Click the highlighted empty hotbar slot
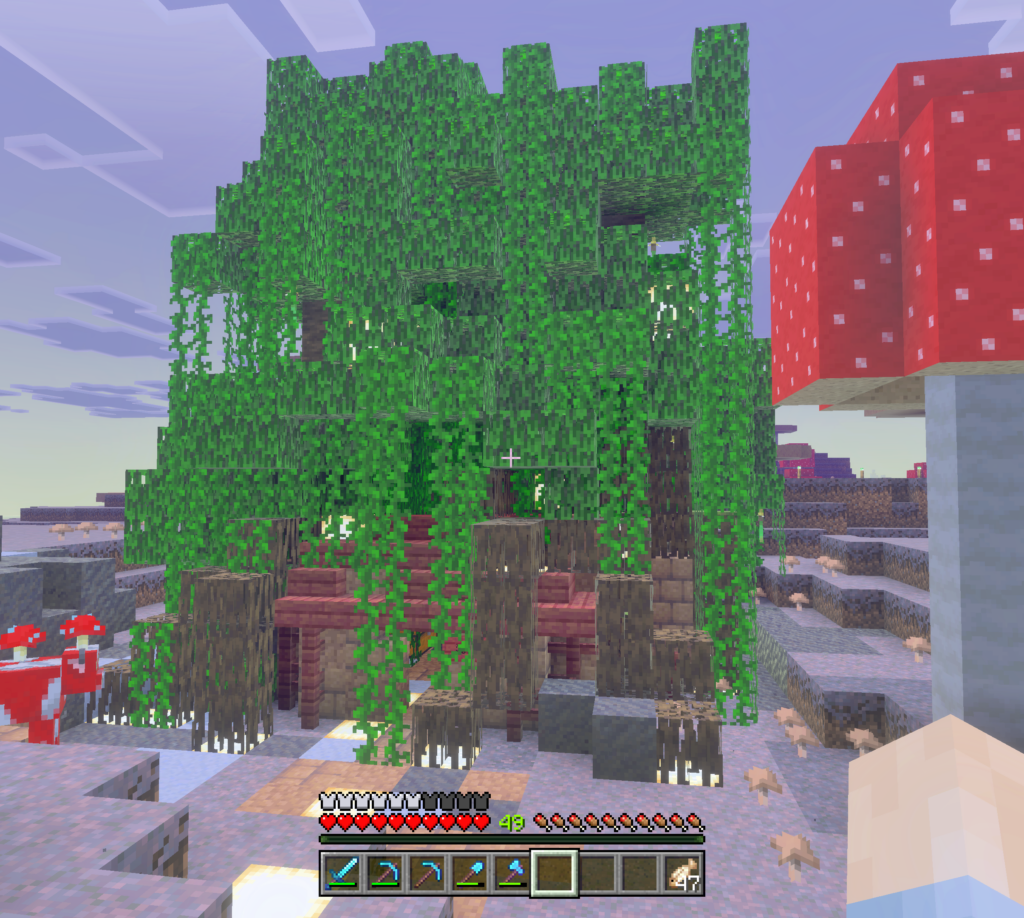The image size is (1024, 918). (x=555, y=873)
